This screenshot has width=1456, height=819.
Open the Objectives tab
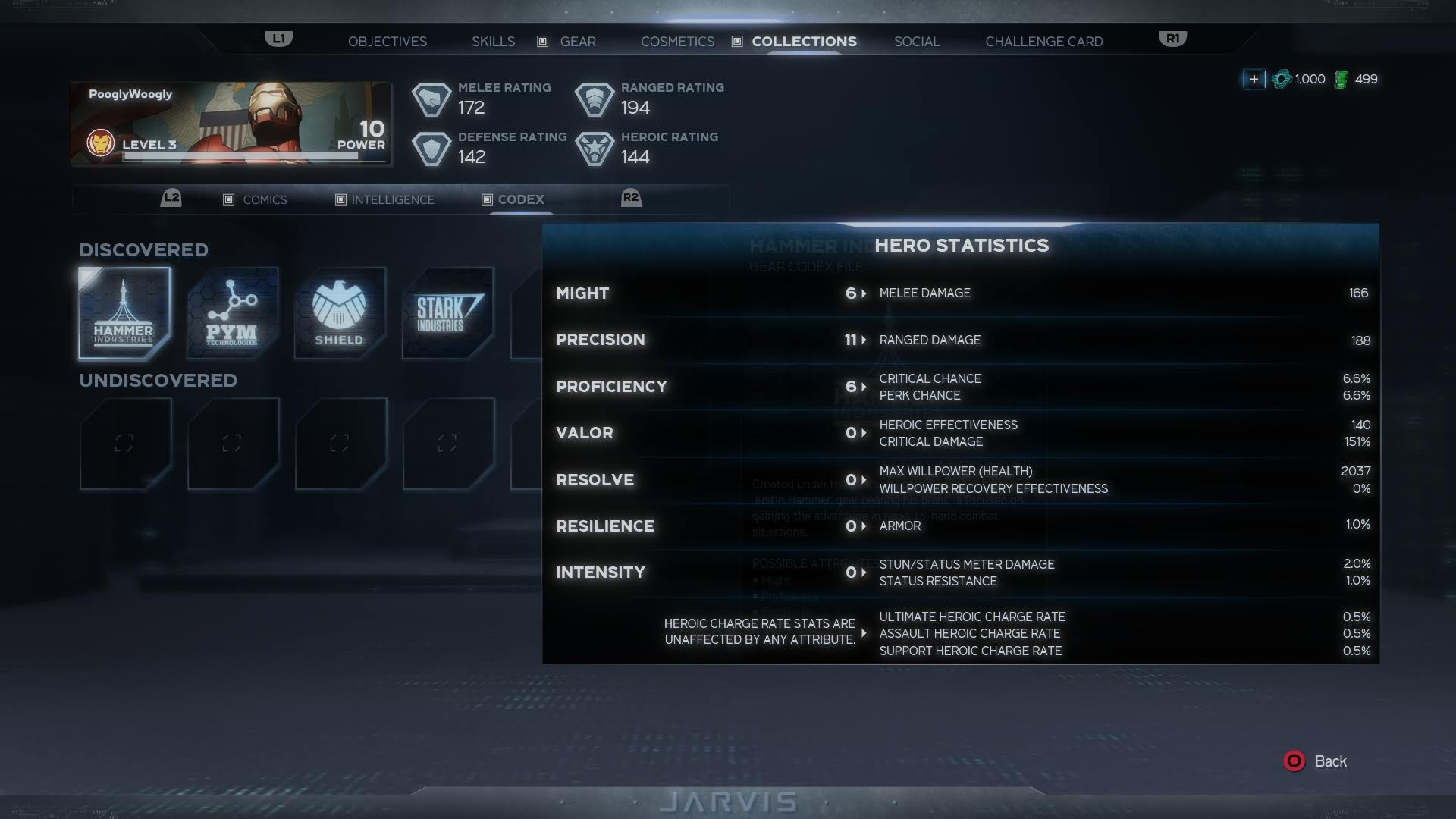387,42
